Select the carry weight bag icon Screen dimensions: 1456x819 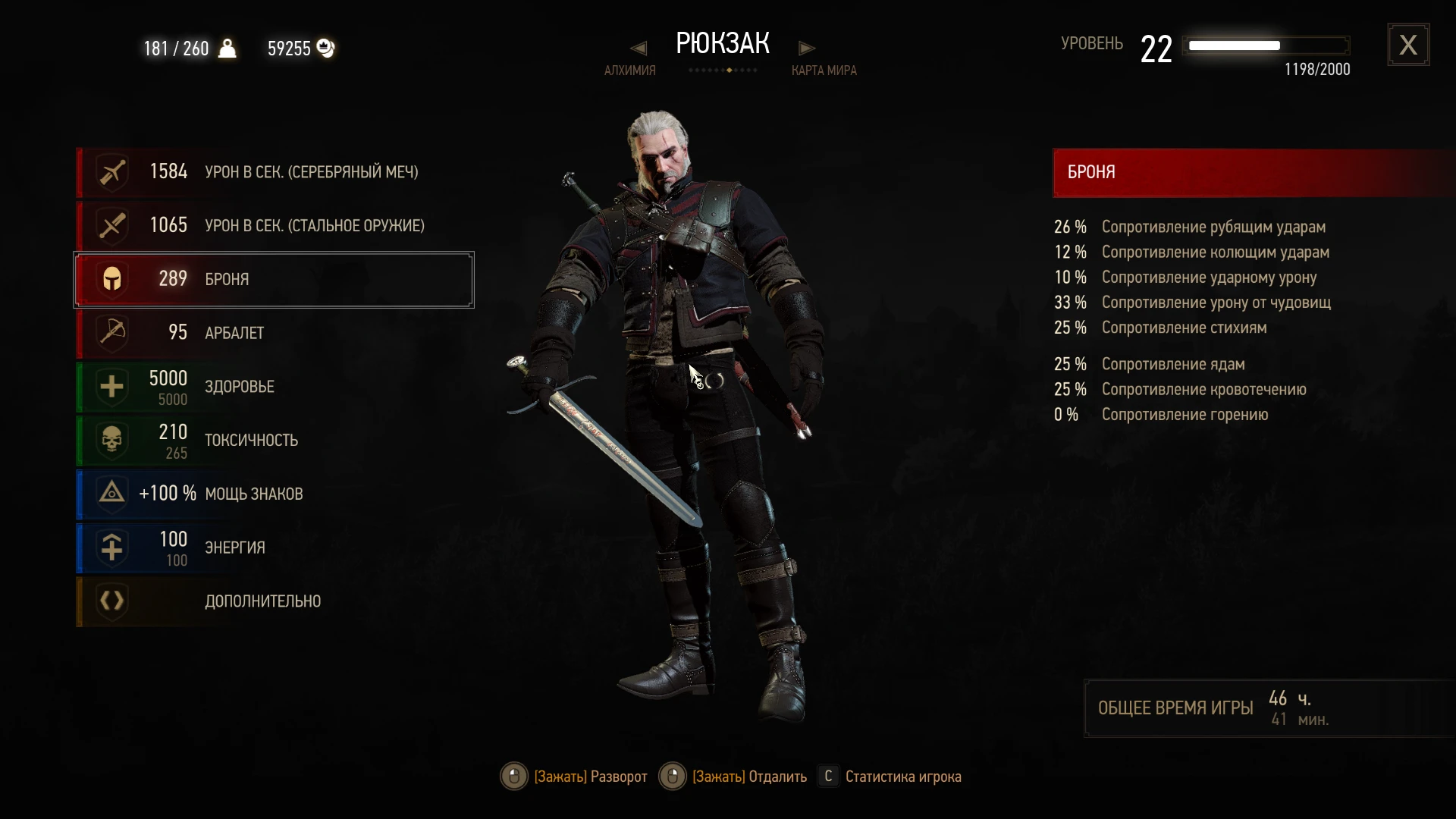click(x=227, y=48)
